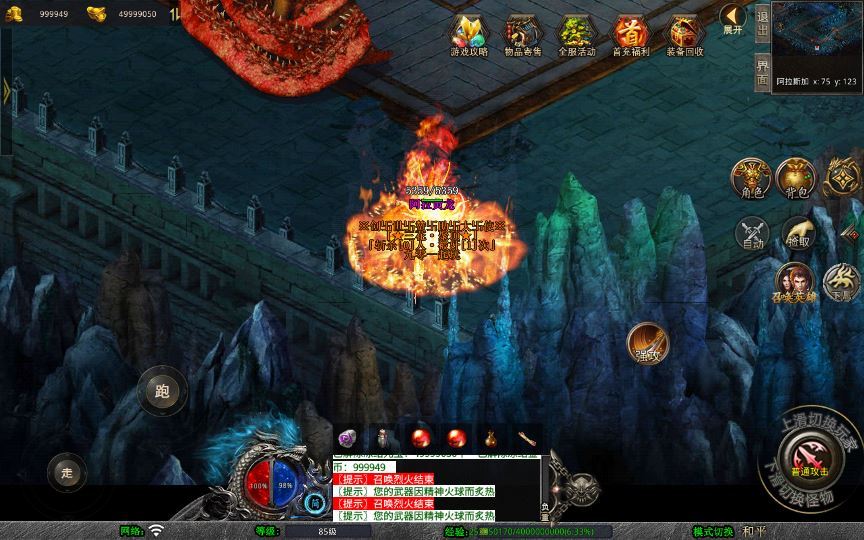Open the 装备回收 equipment recycling

click(685, 35)
